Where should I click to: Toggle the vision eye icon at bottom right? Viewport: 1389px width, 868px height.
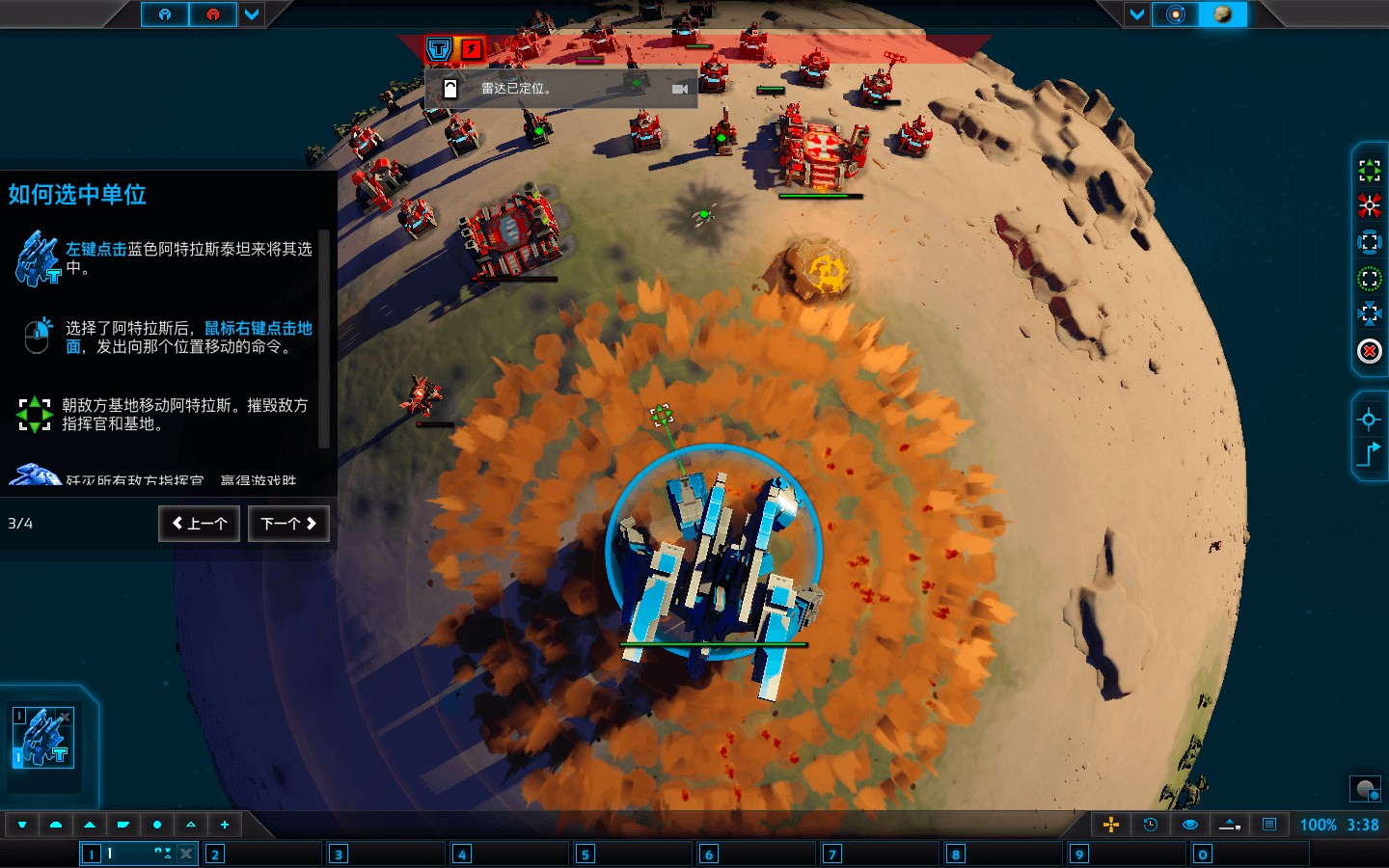[x=1190, y=825]
